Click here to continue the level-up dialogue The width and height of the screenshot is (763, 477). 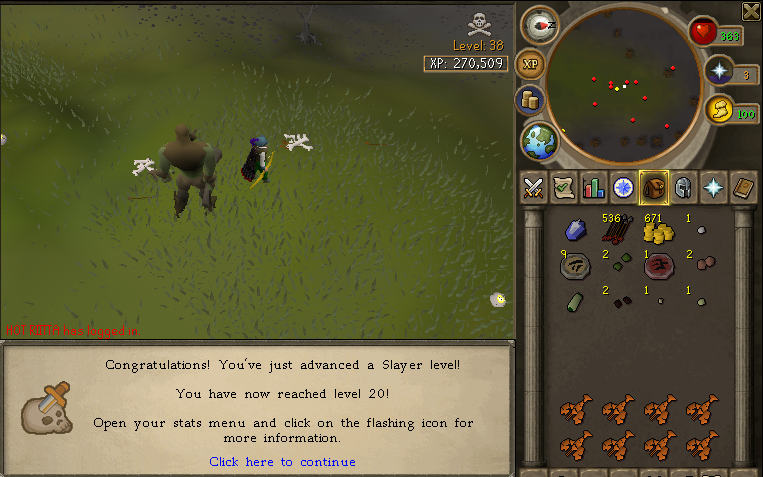[282, 462]
